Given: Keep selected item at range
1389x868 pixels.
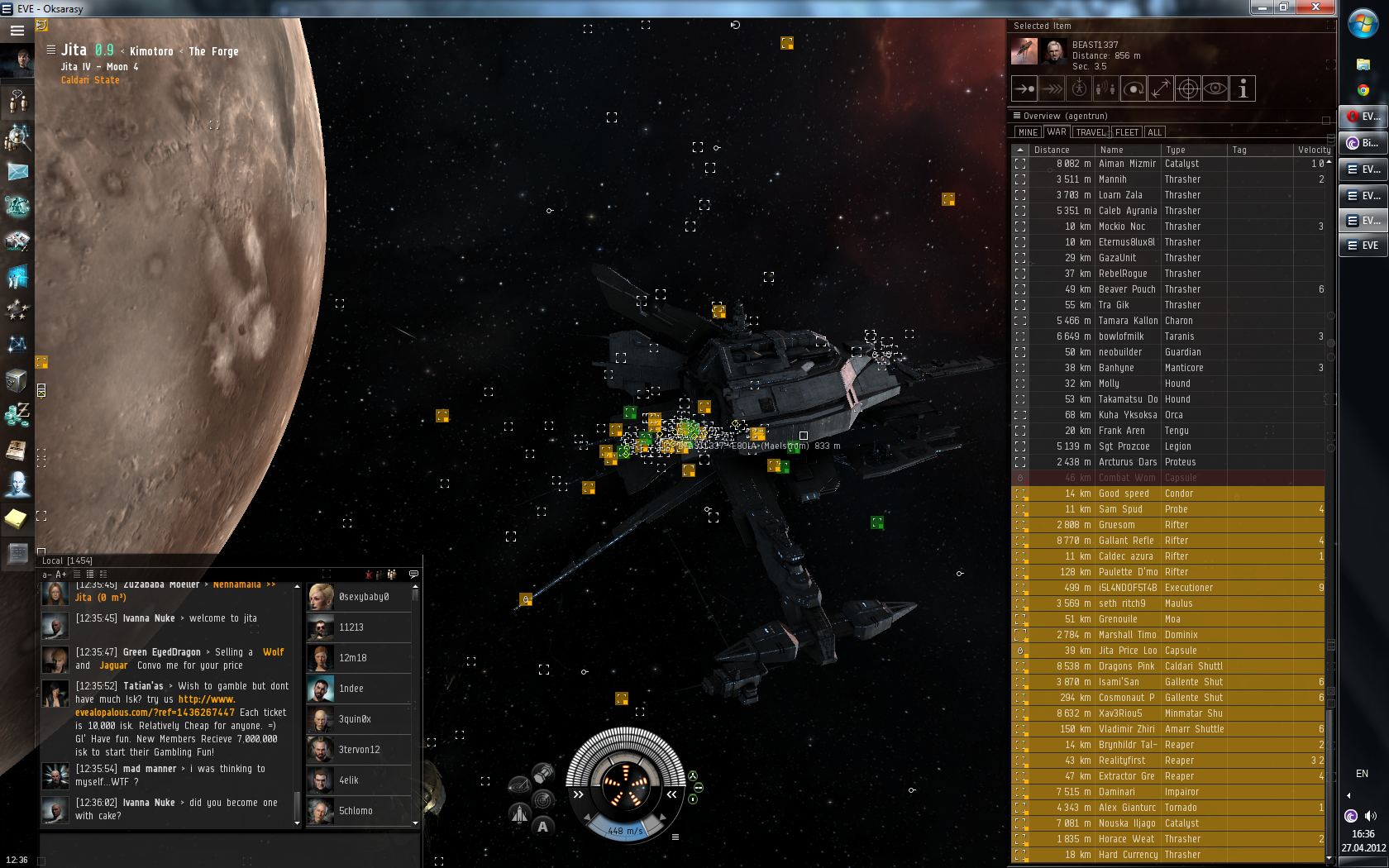Looking at the screenshot, I should pos(1161,88).
